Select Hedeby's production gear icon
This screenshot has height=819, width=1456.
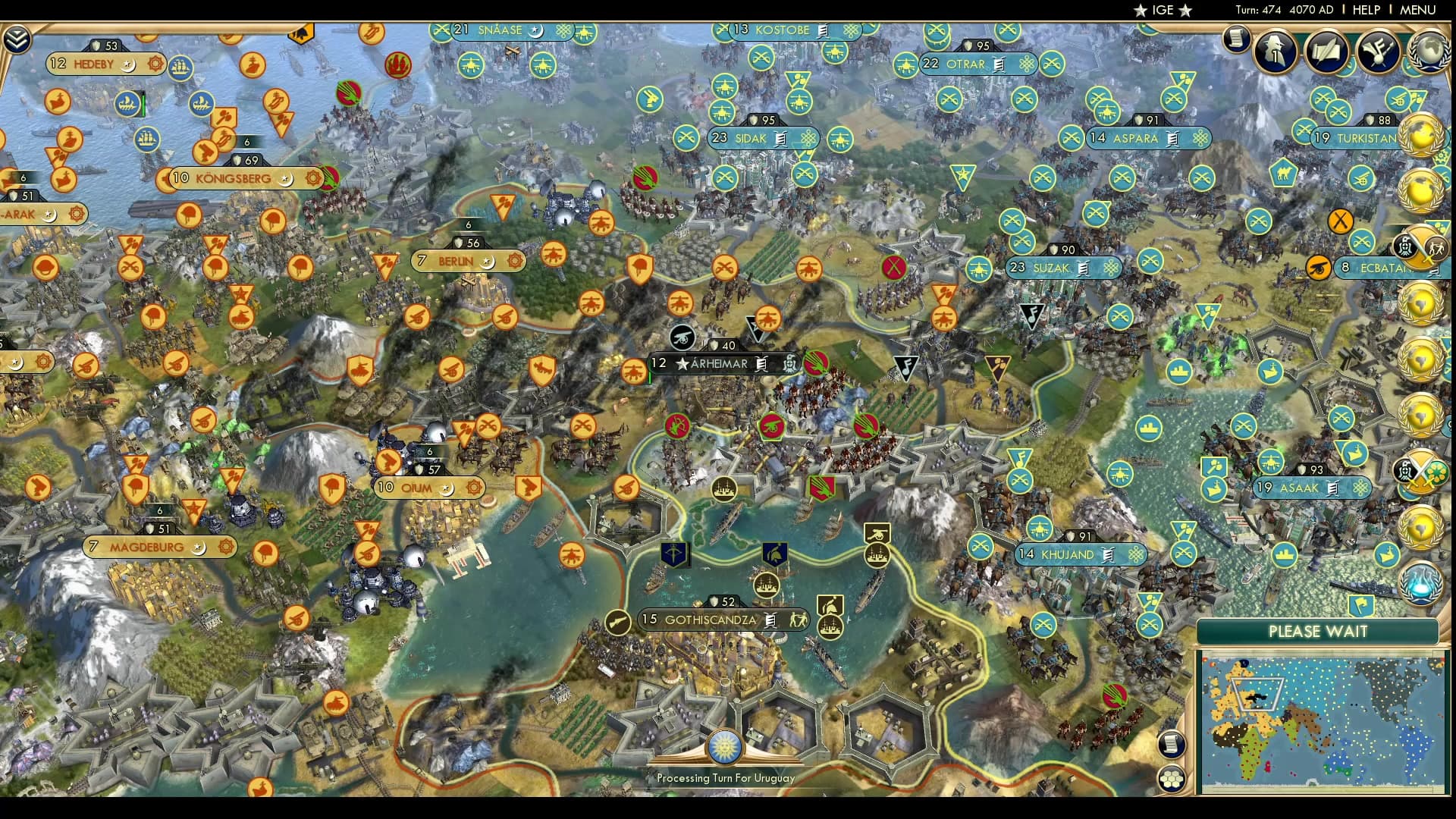pyautogui.click(x=156, y=65)
